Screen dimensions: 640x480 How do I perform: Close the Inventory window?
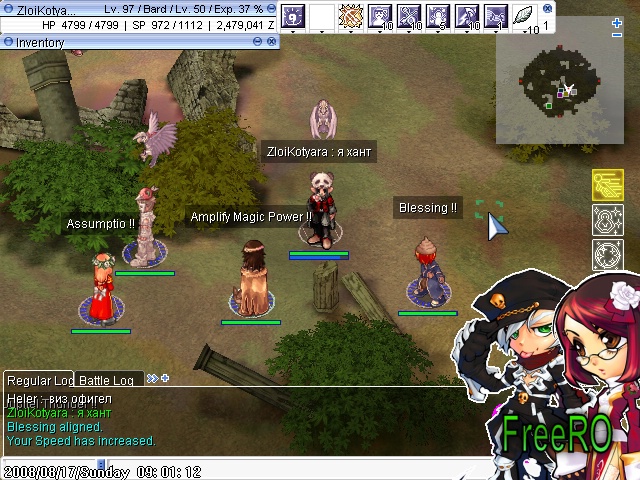273,43
